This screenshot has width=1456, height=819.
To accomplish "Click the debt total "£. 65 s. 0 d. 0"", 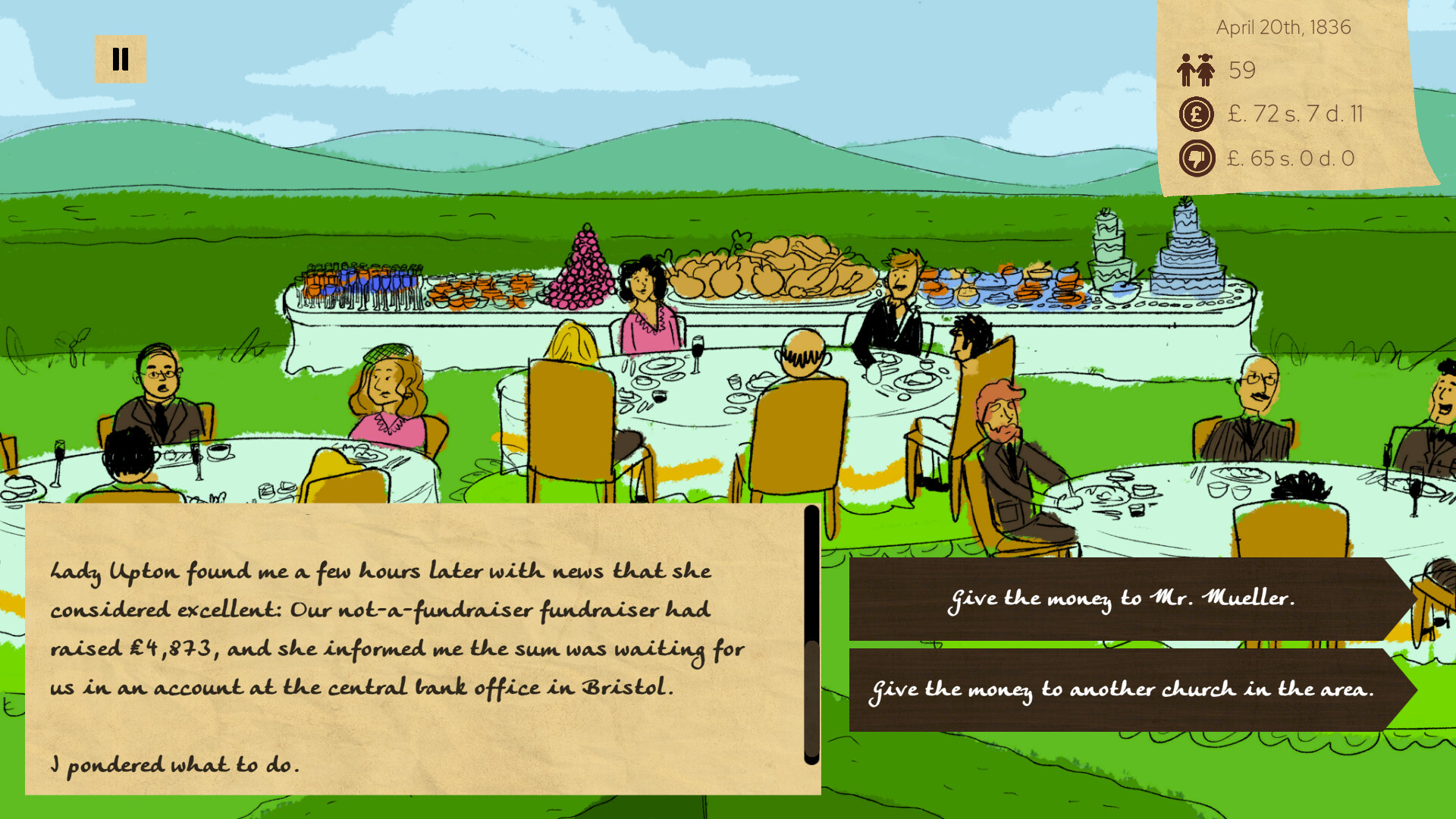I will coord(1289,158).
